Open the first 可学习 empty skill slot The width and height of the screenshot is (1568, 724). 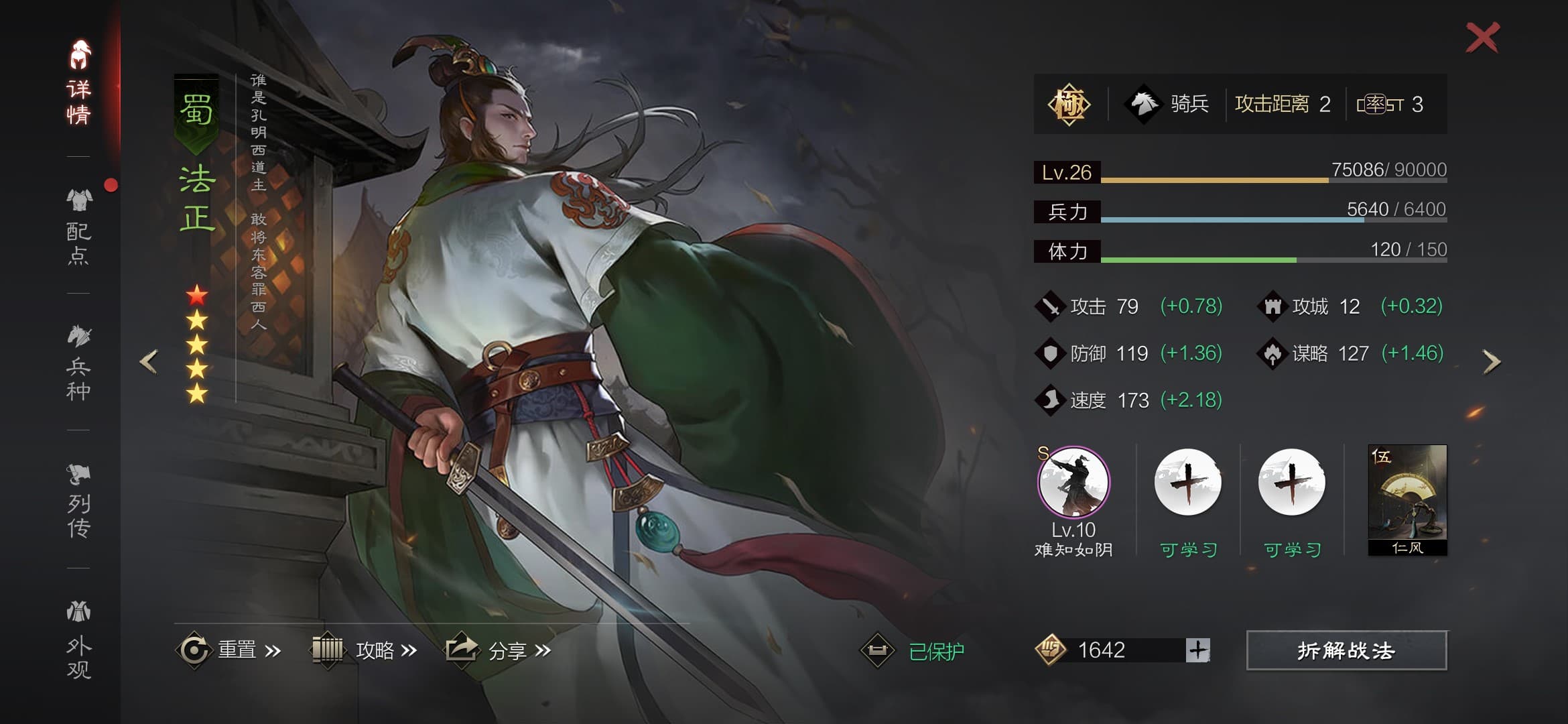(1187, 483)
